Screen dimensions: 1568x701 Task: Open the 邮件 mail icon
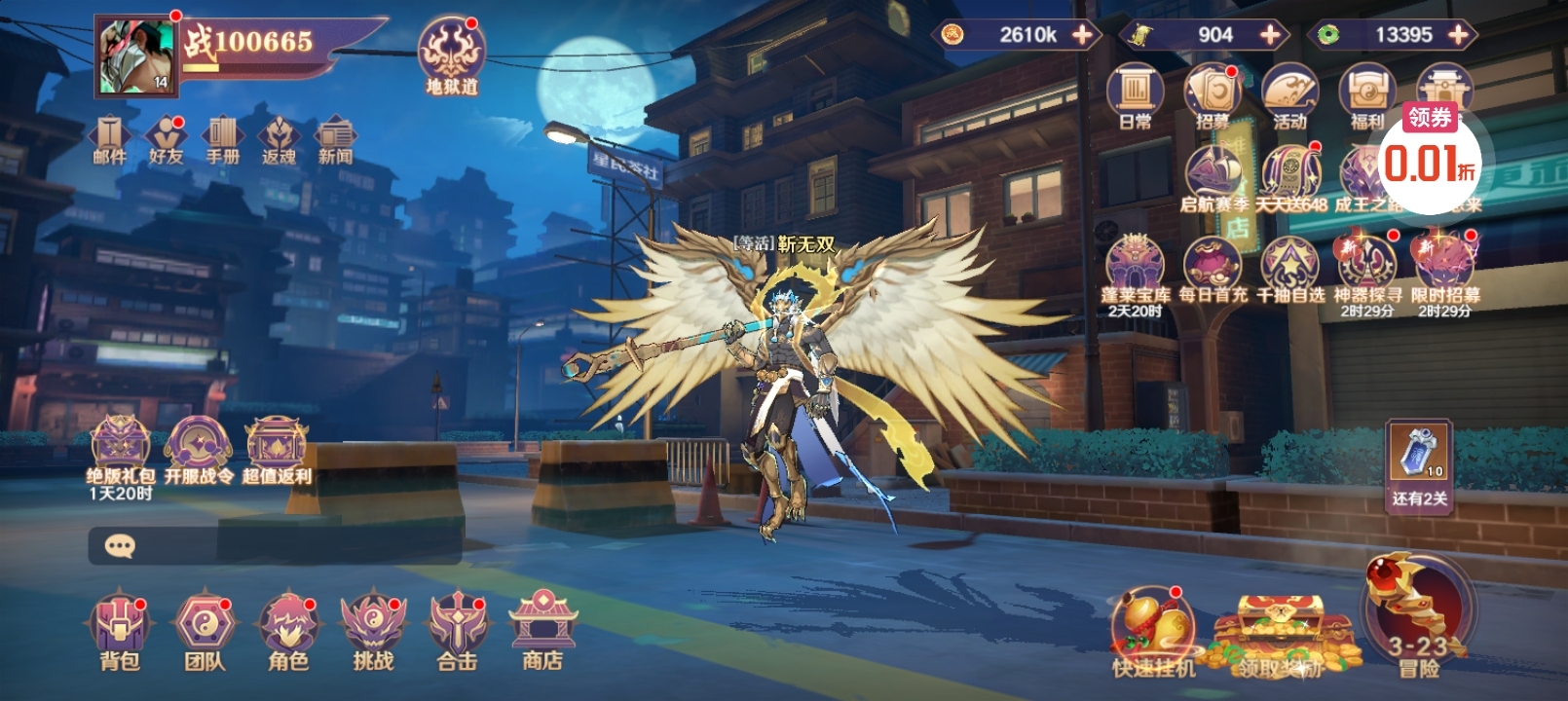(x=109, y=140)
